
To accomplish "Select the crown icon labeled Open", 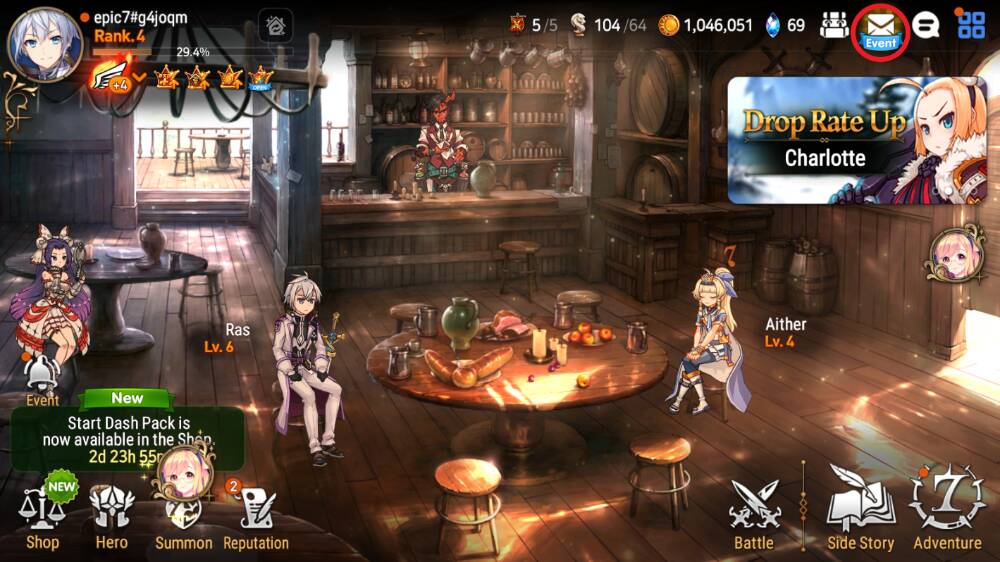I will [260, 77].
